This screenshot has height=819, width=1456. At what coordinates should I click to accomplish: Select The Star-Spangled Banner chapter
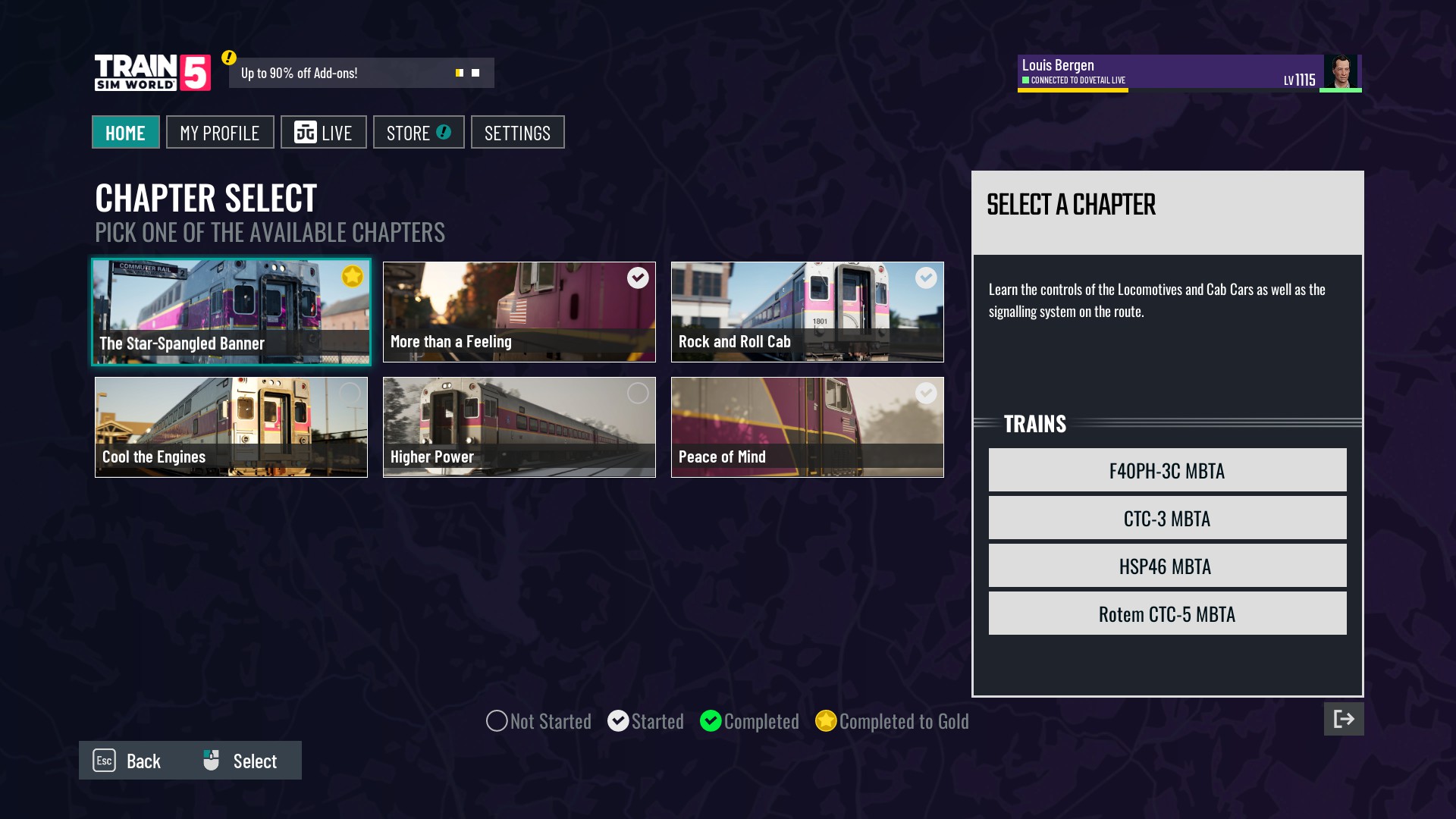(x=231, y=312)
